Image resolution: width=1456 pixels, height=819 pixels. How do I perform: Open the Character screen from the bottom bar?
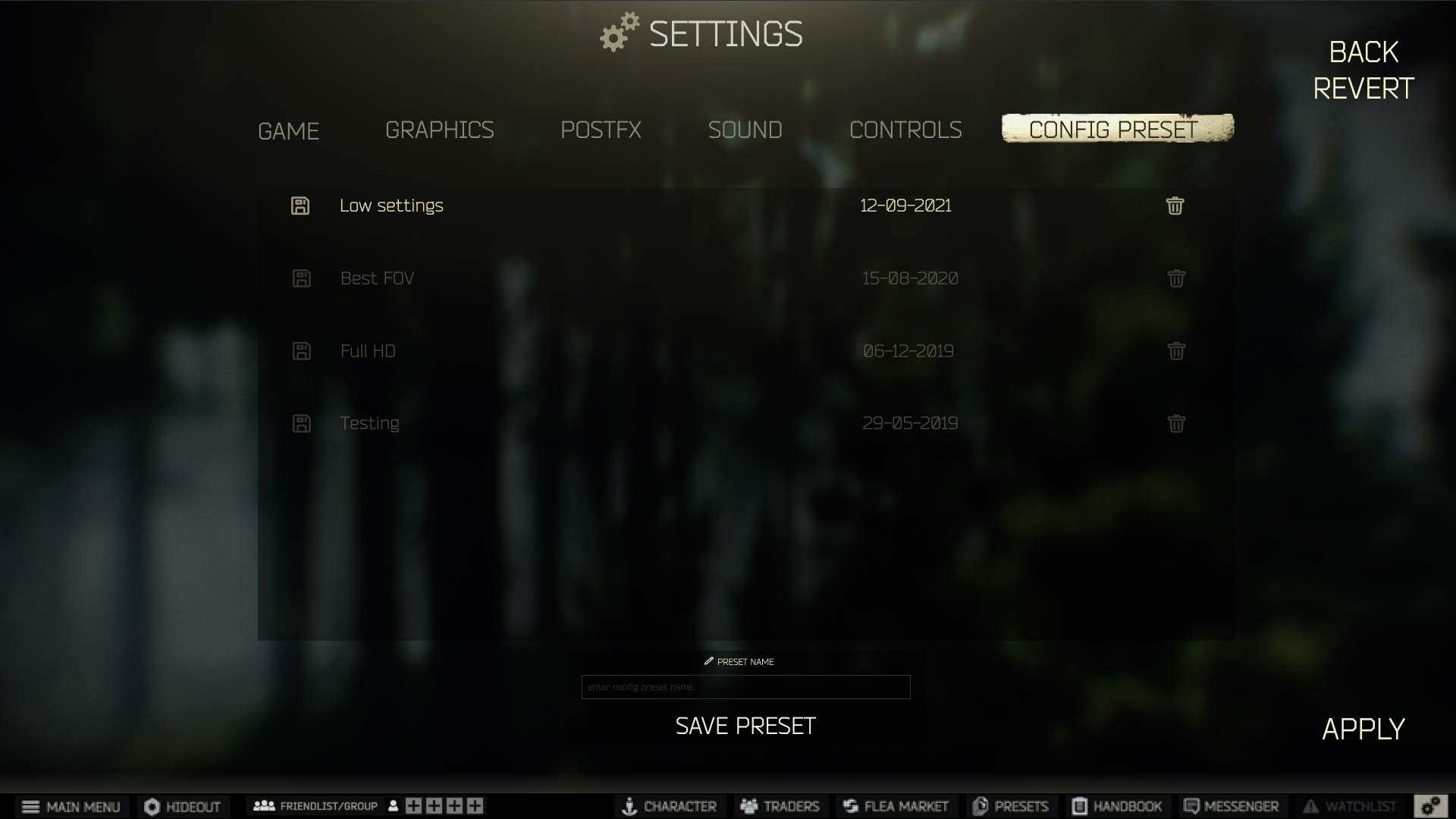pos(670,806)
